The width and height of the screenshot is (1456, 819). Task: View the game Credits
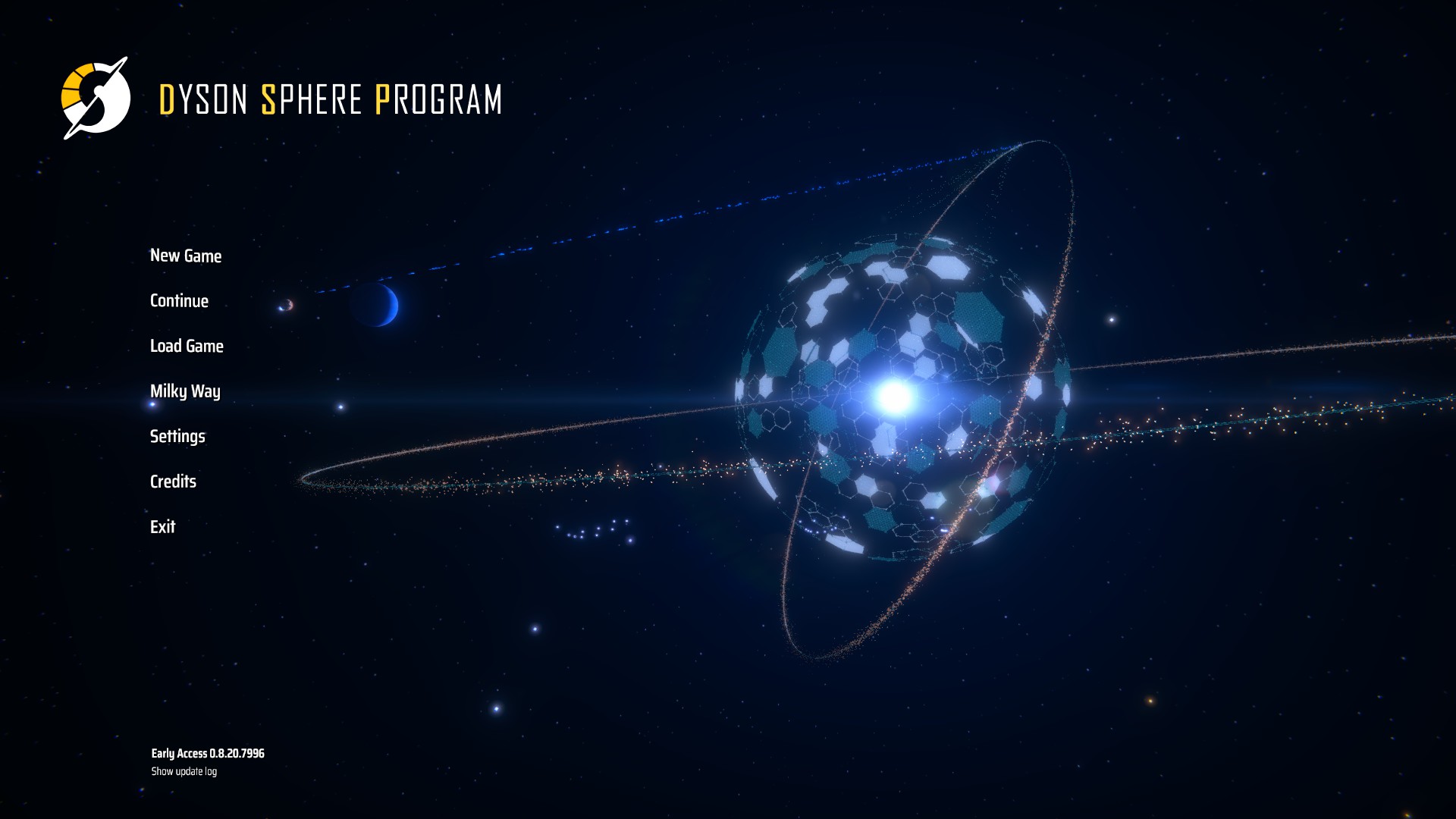(x=172, y=482)
